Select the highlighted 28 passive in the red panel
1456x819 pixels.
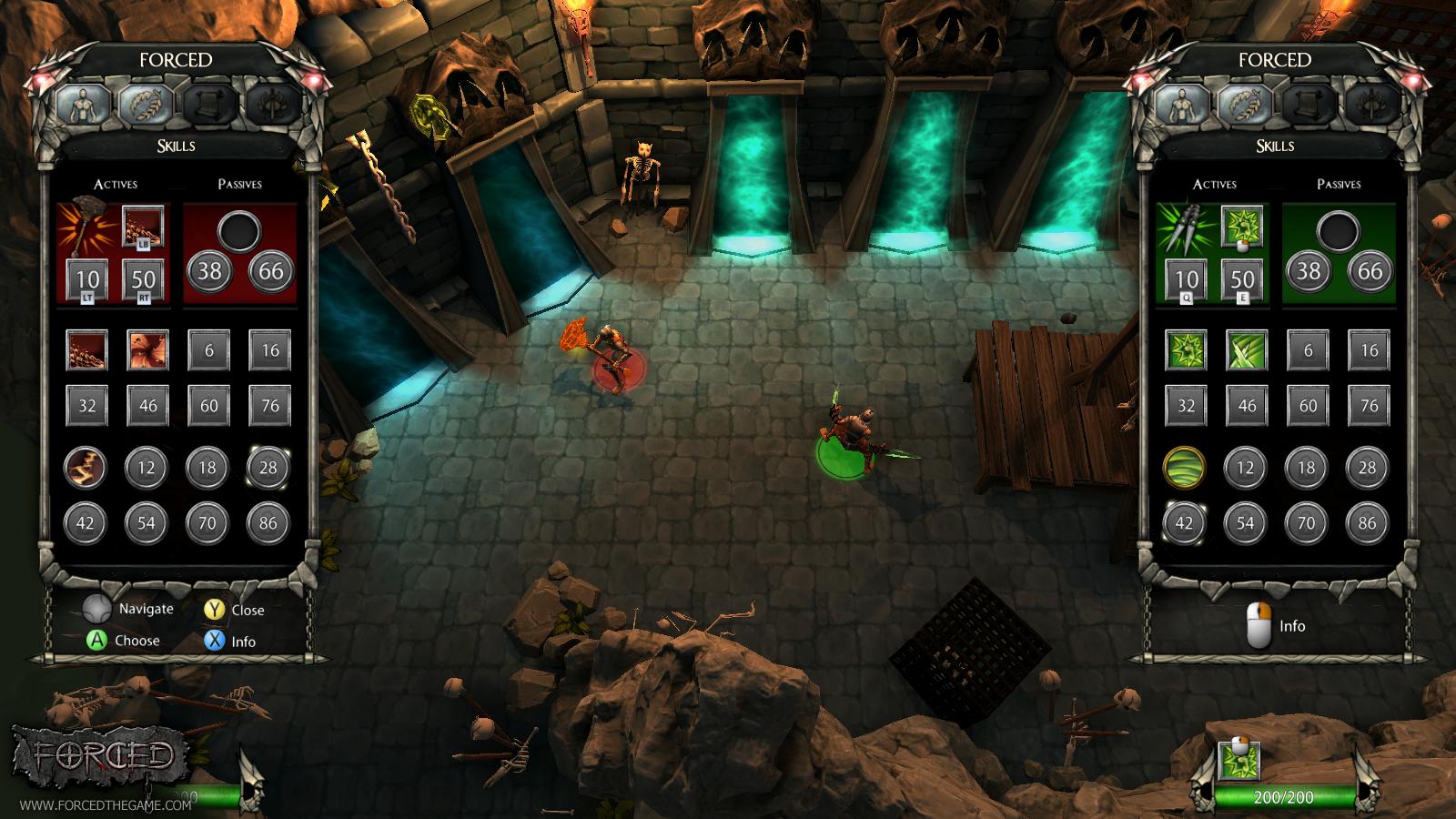[x=268, y=468]
